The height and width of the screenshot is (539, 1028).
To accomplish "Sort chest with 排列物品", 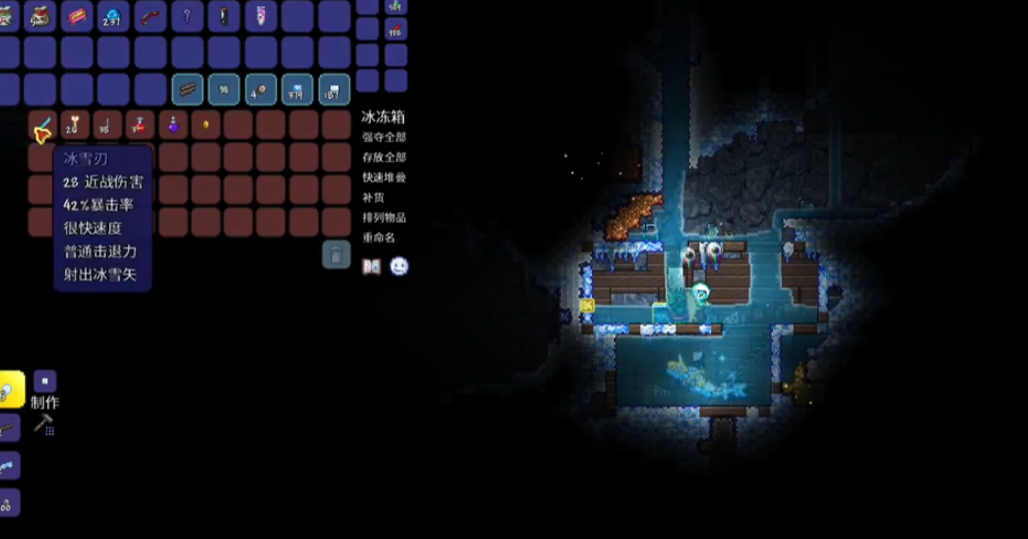I will click(384, 217).
